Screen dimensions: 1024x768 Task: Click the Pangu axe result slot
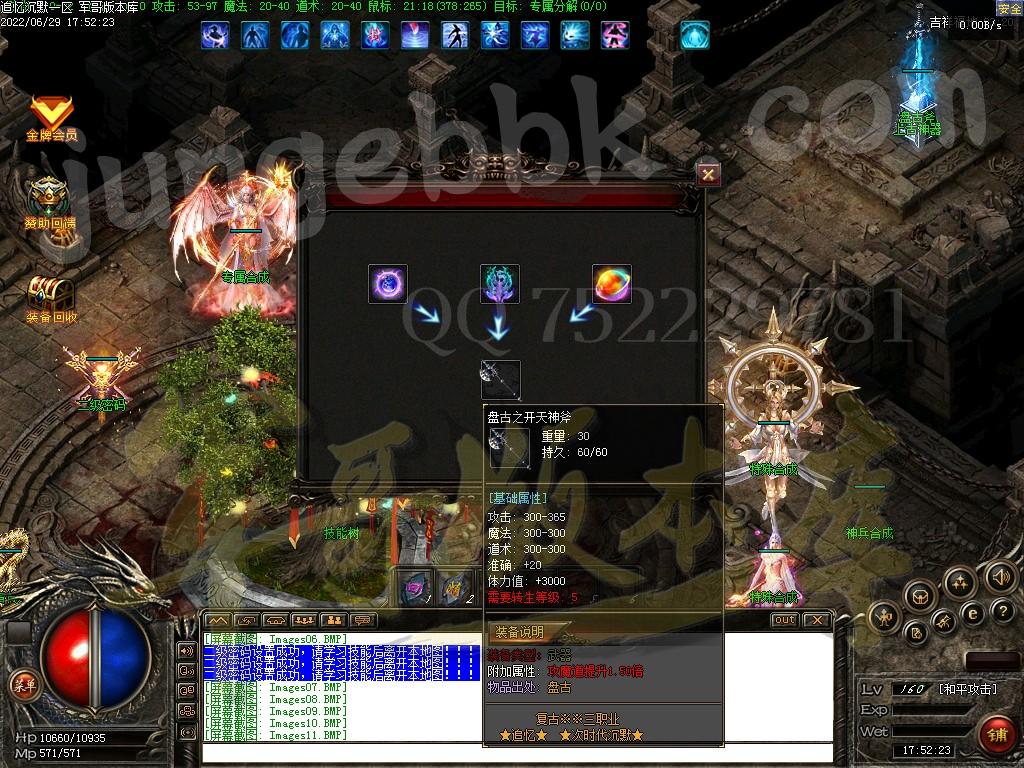point(500,380)
